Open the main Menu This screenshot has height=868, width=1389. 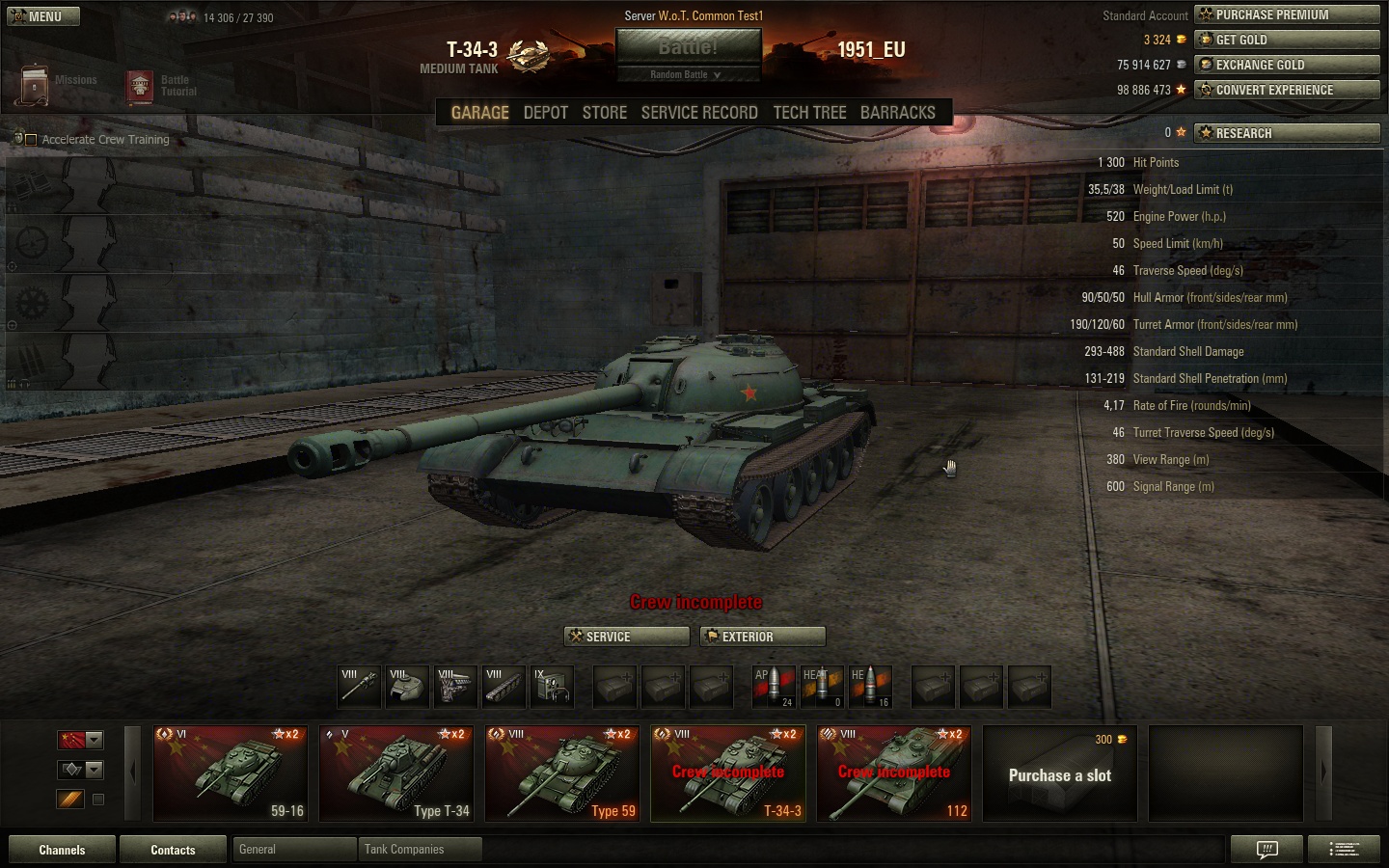(43, 16)
